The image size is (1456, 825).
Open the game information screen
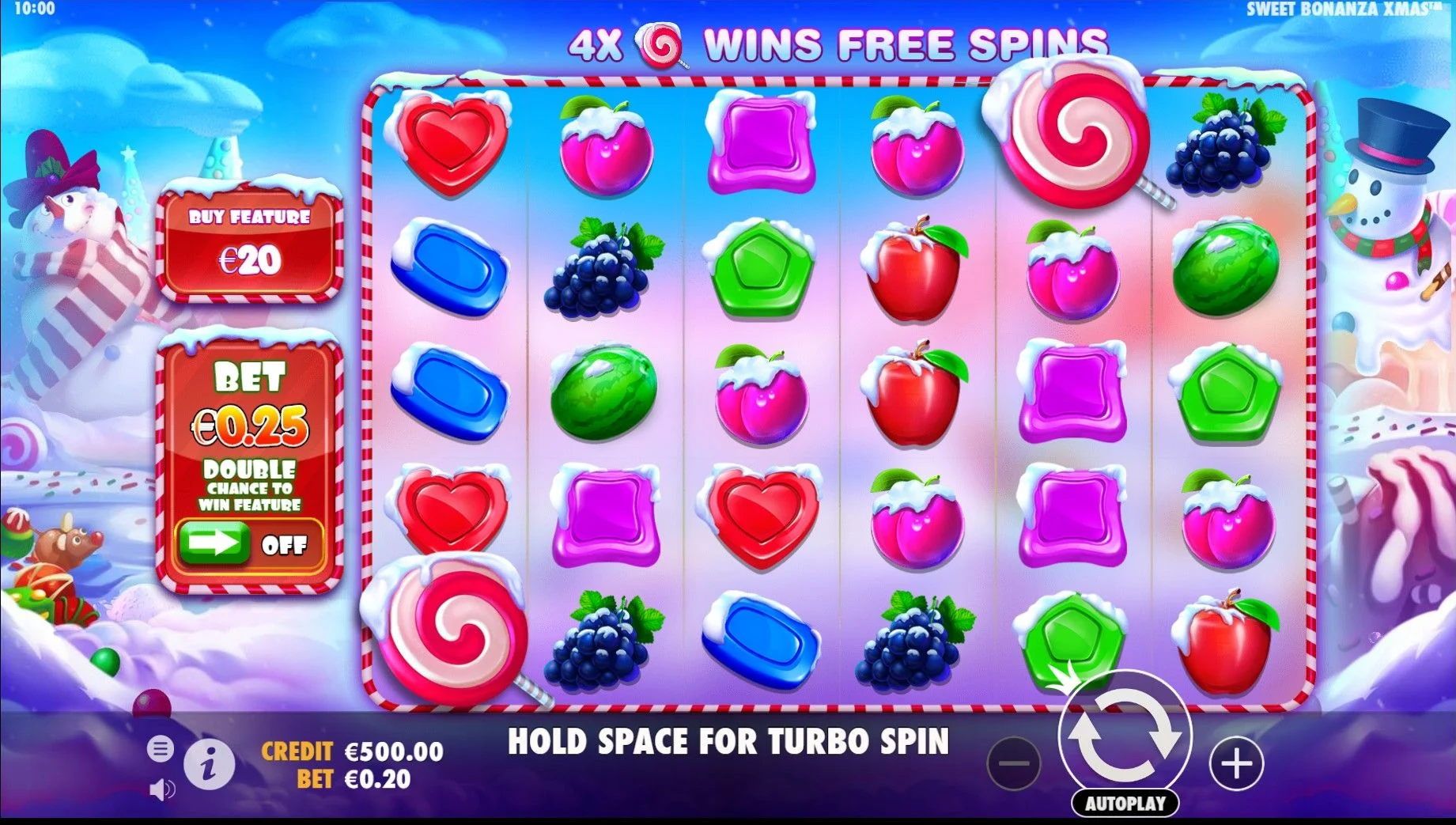207,765
